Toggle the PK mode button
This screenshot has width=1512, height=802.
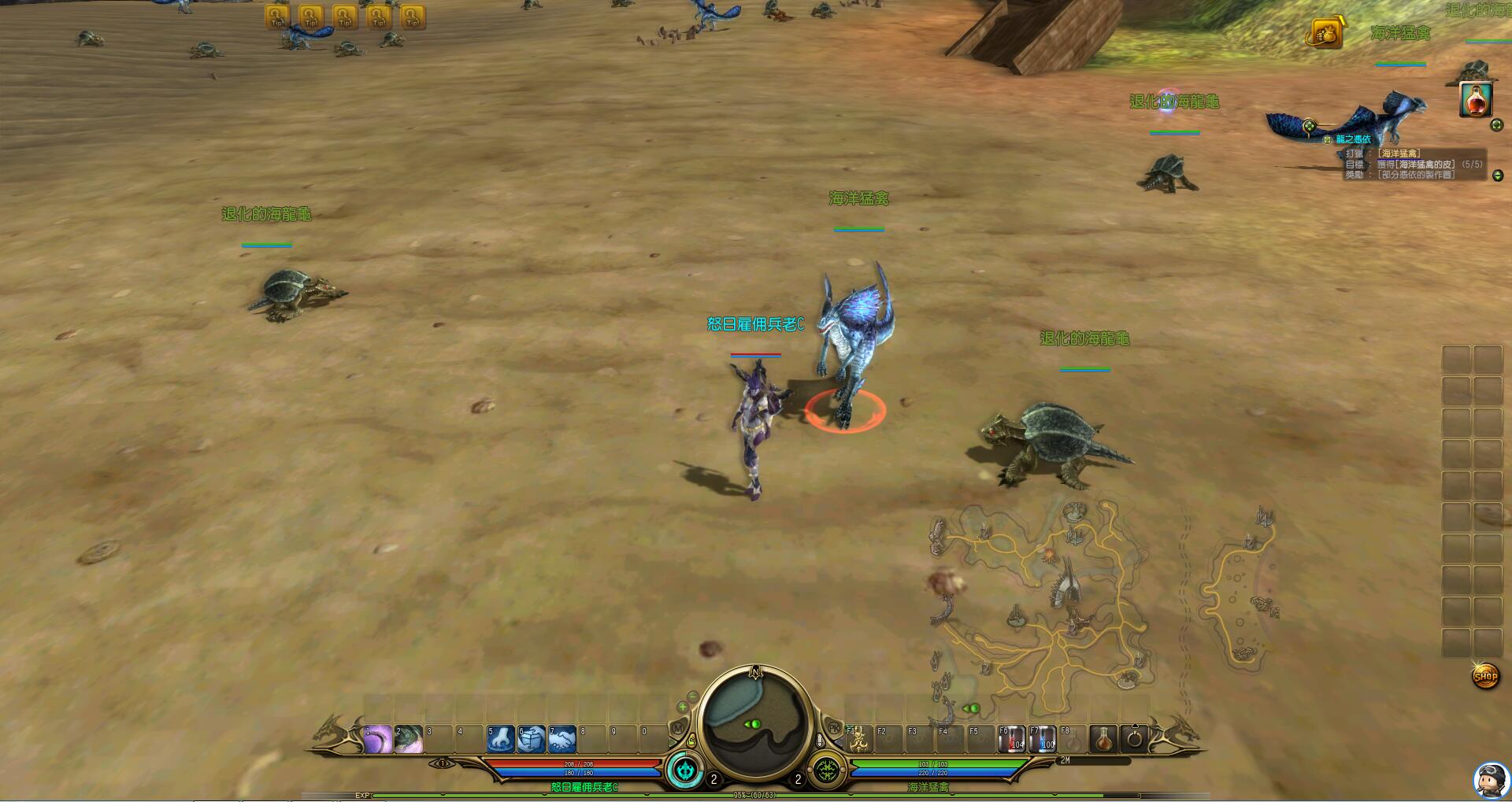tap(834, 729)
